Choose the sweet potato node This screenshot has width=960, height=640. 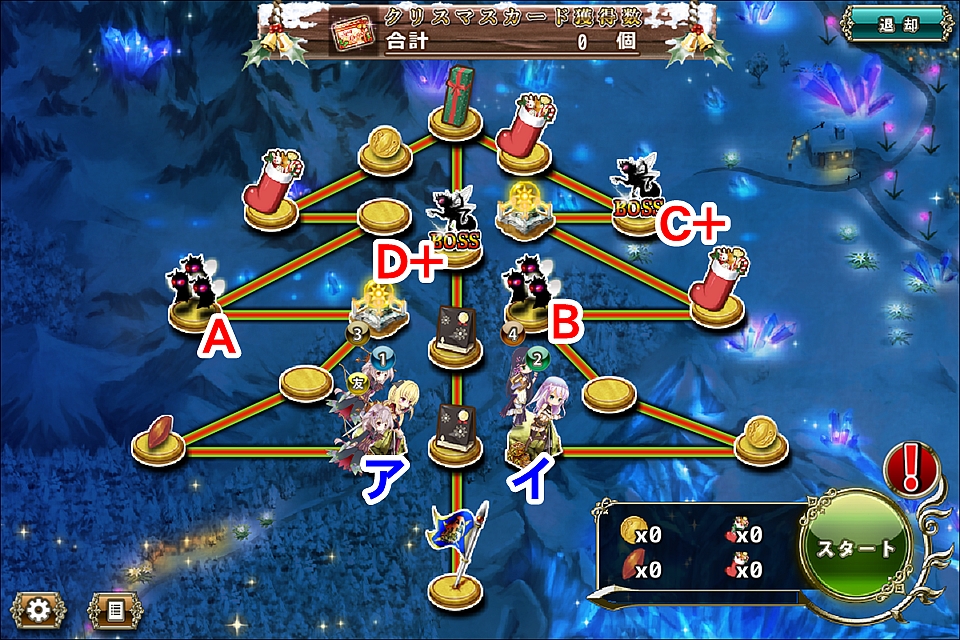(x=160, y=438)
